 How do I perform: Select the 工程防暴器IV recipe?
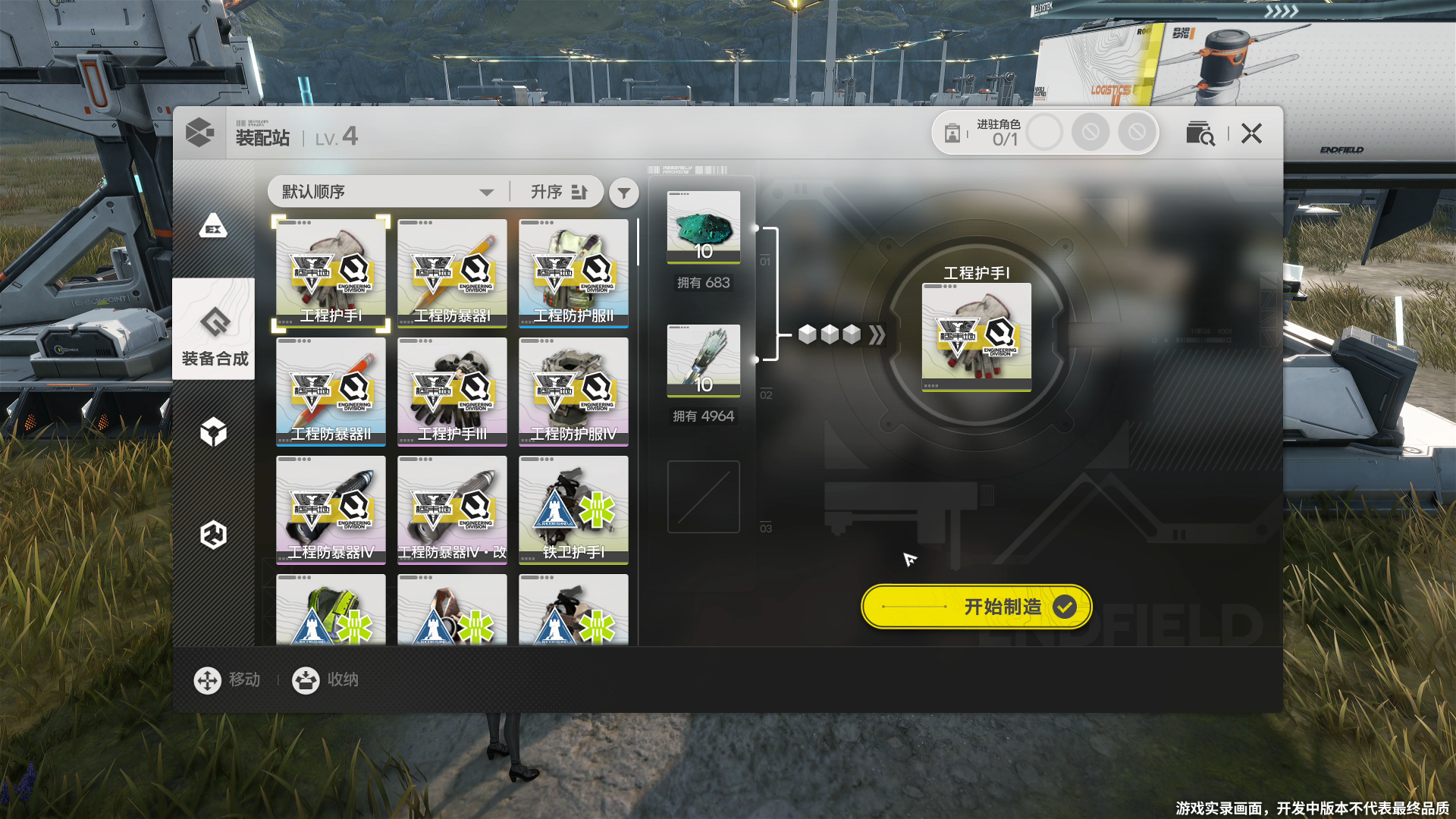coord(331,510)
